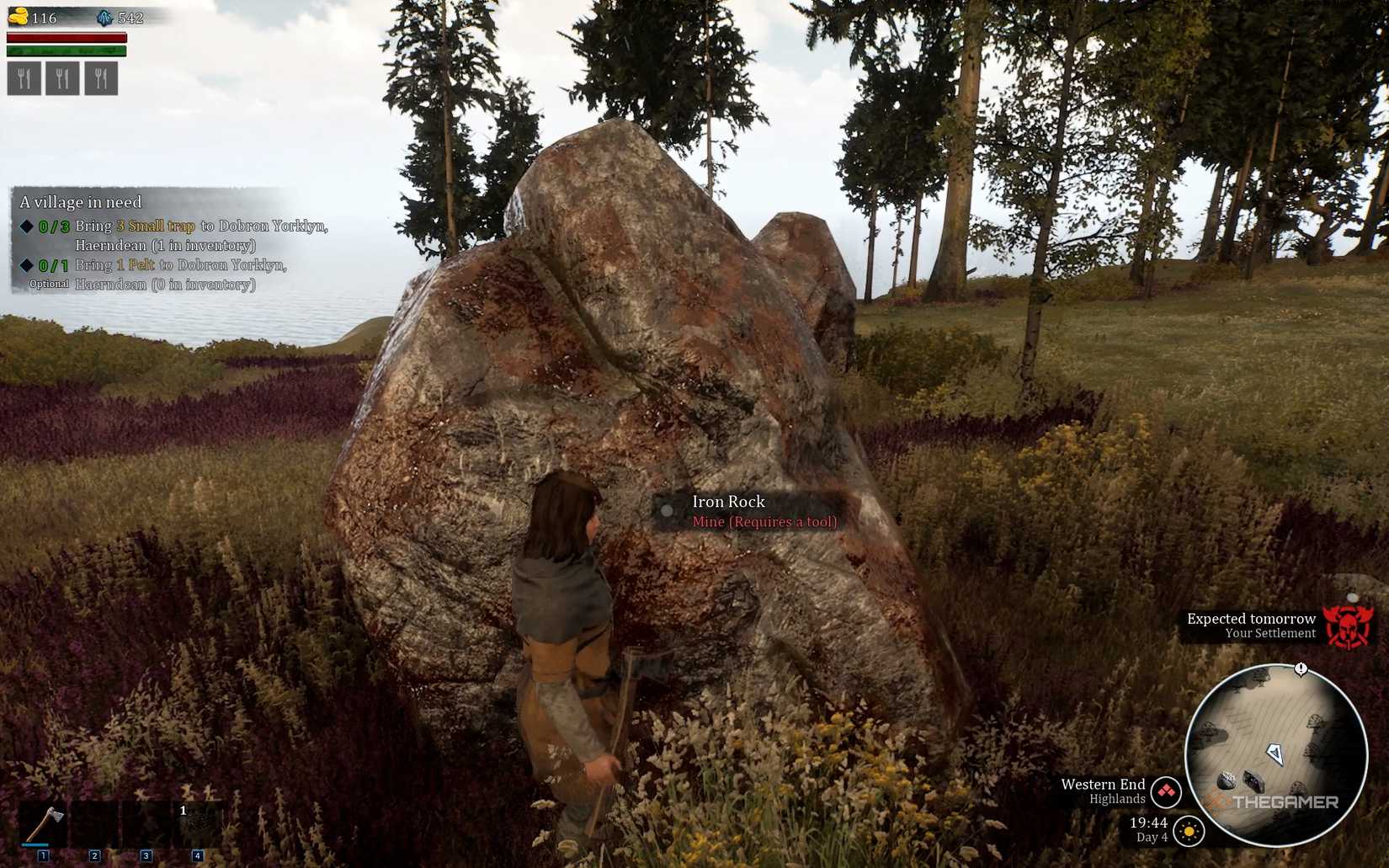1389x868 pixels.
Task: Click the 'Your Settlement' link text
Action: pyautogui.click(x=1271, y=633)
